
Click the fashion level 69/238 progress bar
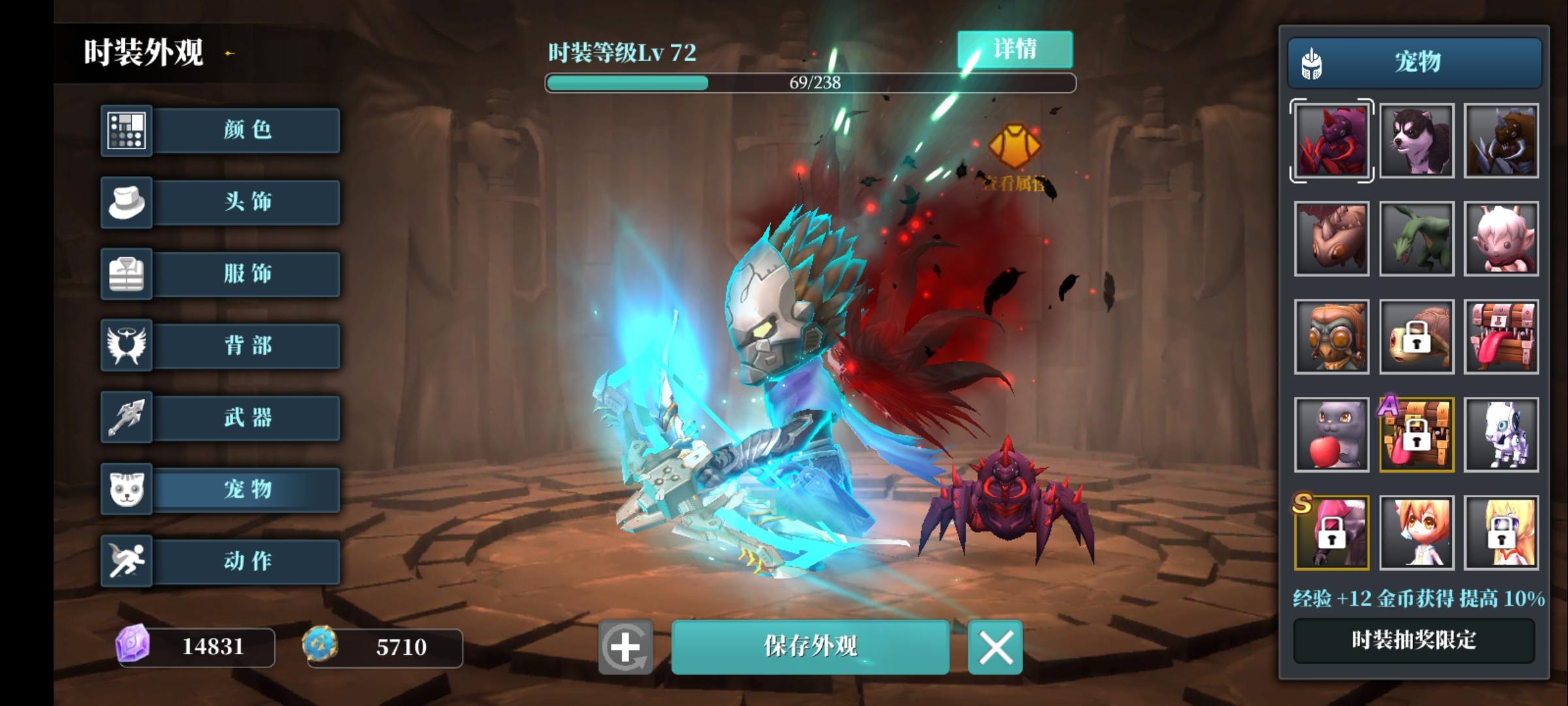(810, 83)
